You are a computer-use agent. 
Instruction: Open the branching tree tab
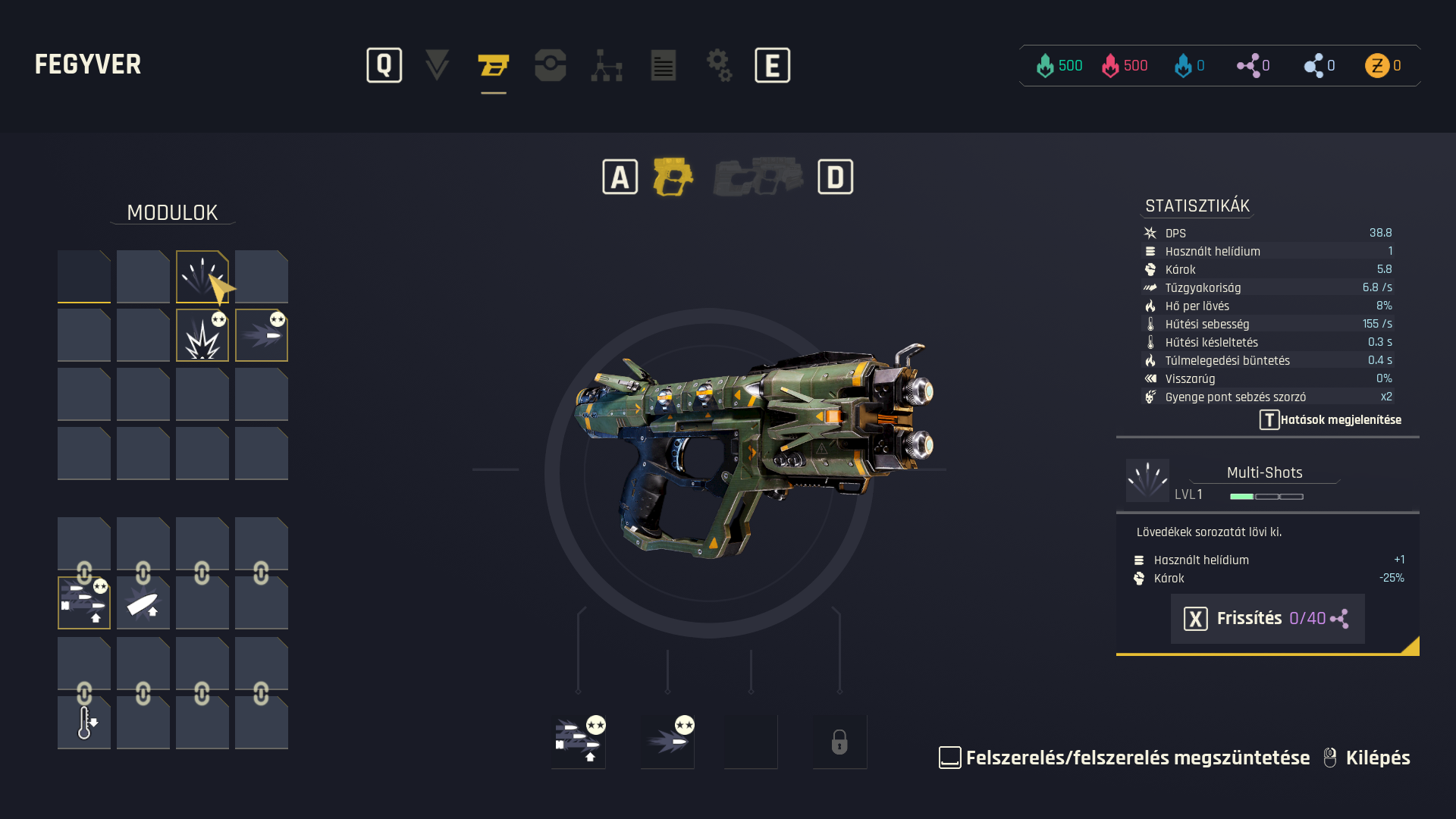click(x=607, y=65)
